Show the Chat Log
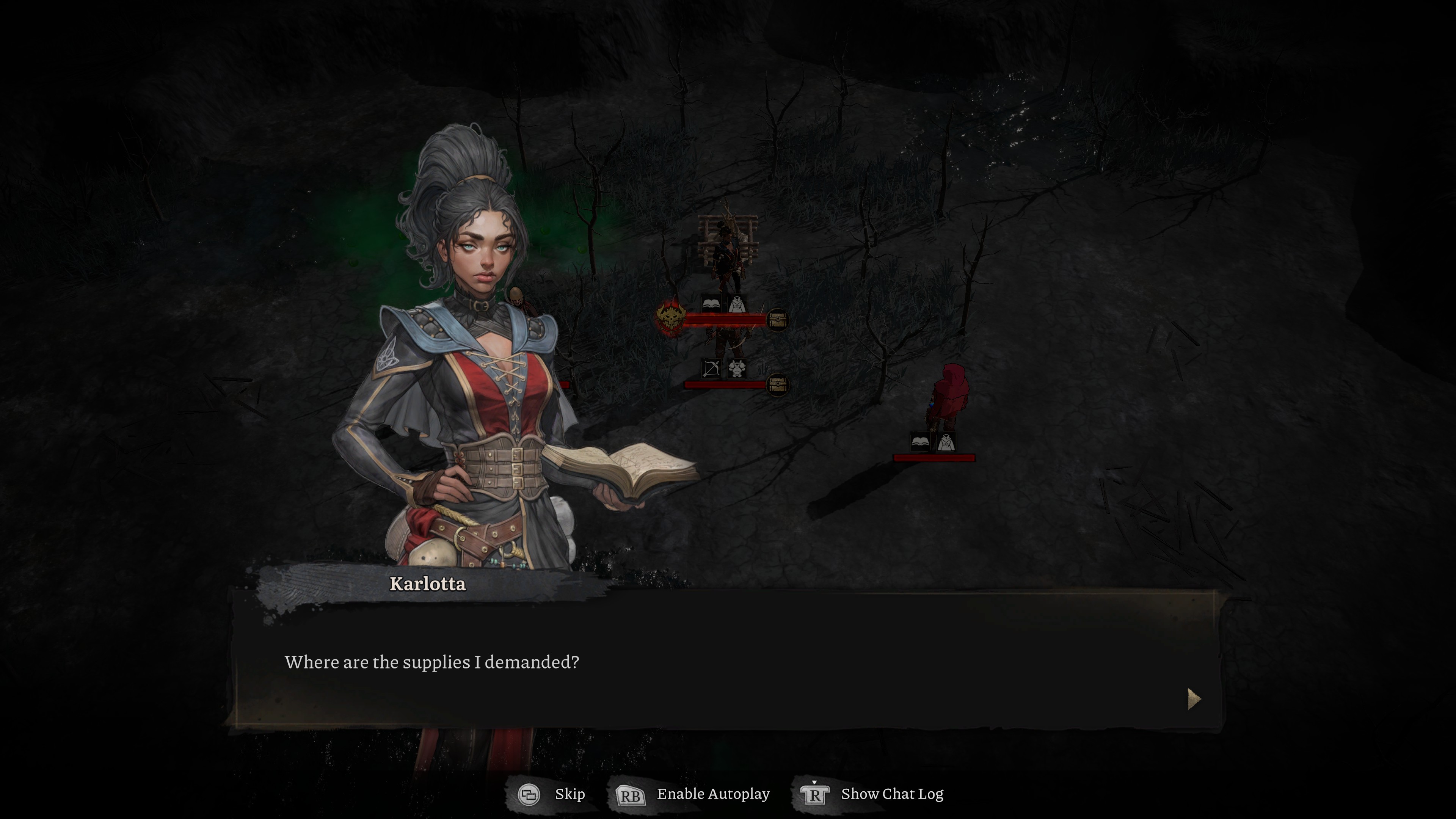 coord(872,794)
